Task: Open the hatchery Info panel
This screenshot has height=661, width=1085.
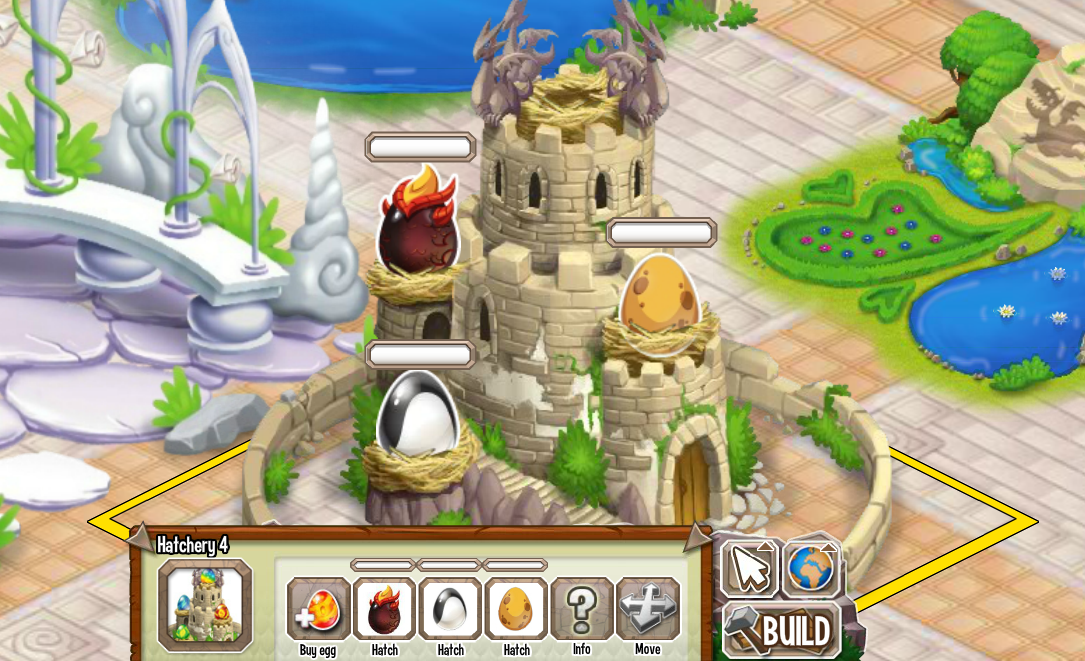Action: coord(582,610)
